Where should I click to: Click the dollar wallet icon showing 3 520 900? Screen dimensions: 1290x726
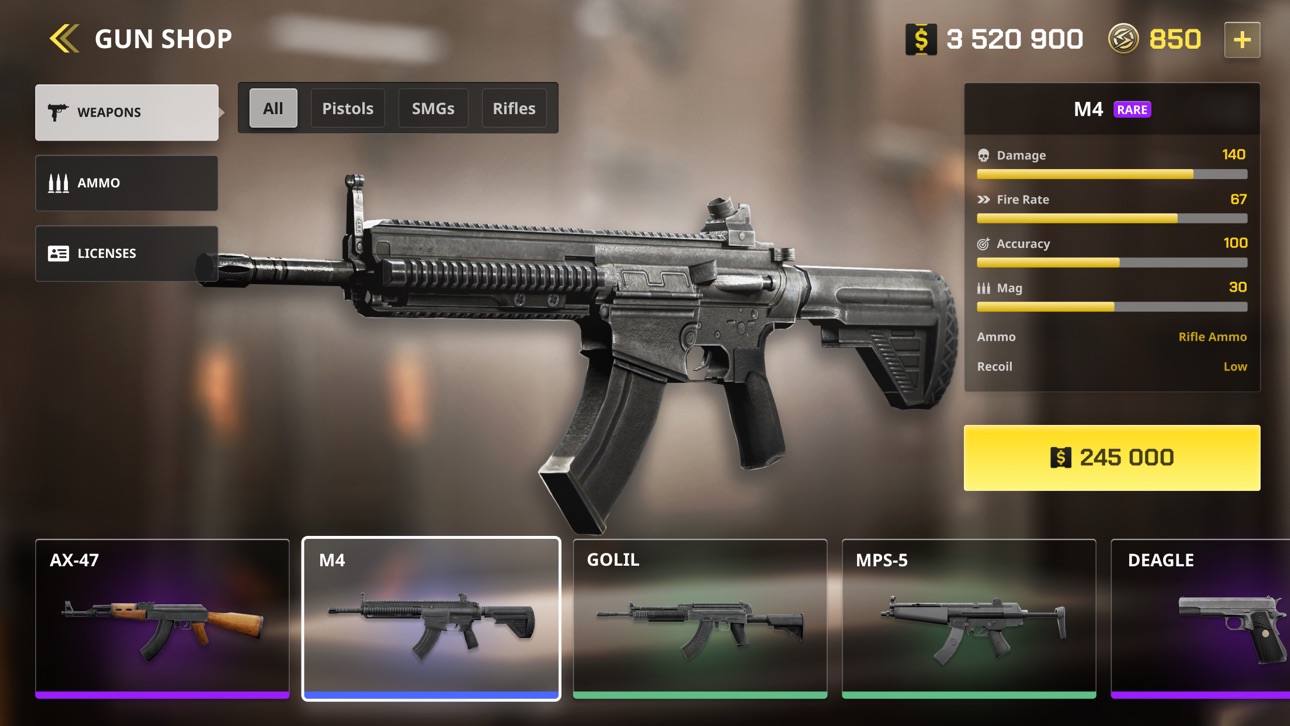pyautogui.click(x=920, y=39)
